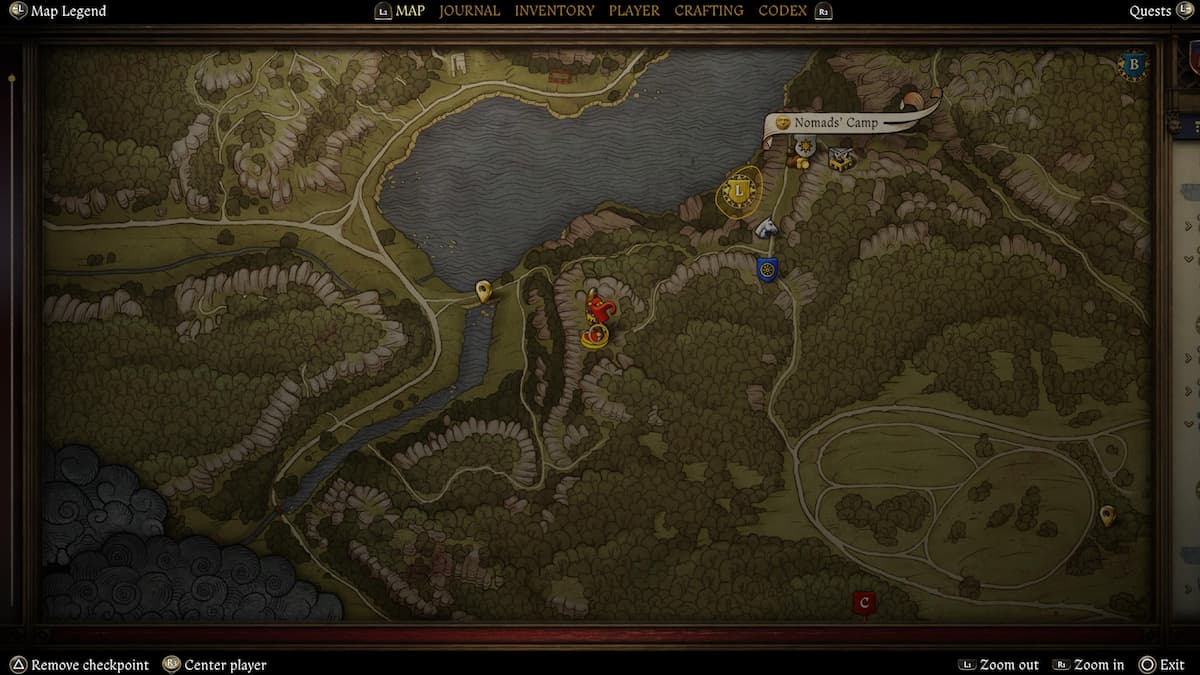The width and height of the screenshot is (1200, 675).
Task: Open the Player tab
Action: tap(634, 11)
